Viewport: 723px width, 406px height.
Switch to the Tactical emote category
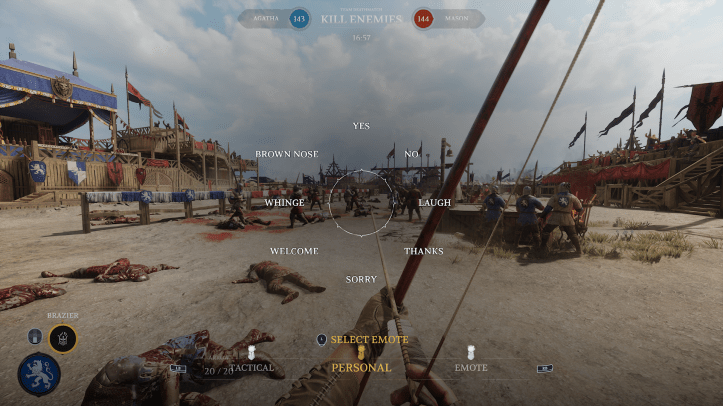click(x=252, y=367)
